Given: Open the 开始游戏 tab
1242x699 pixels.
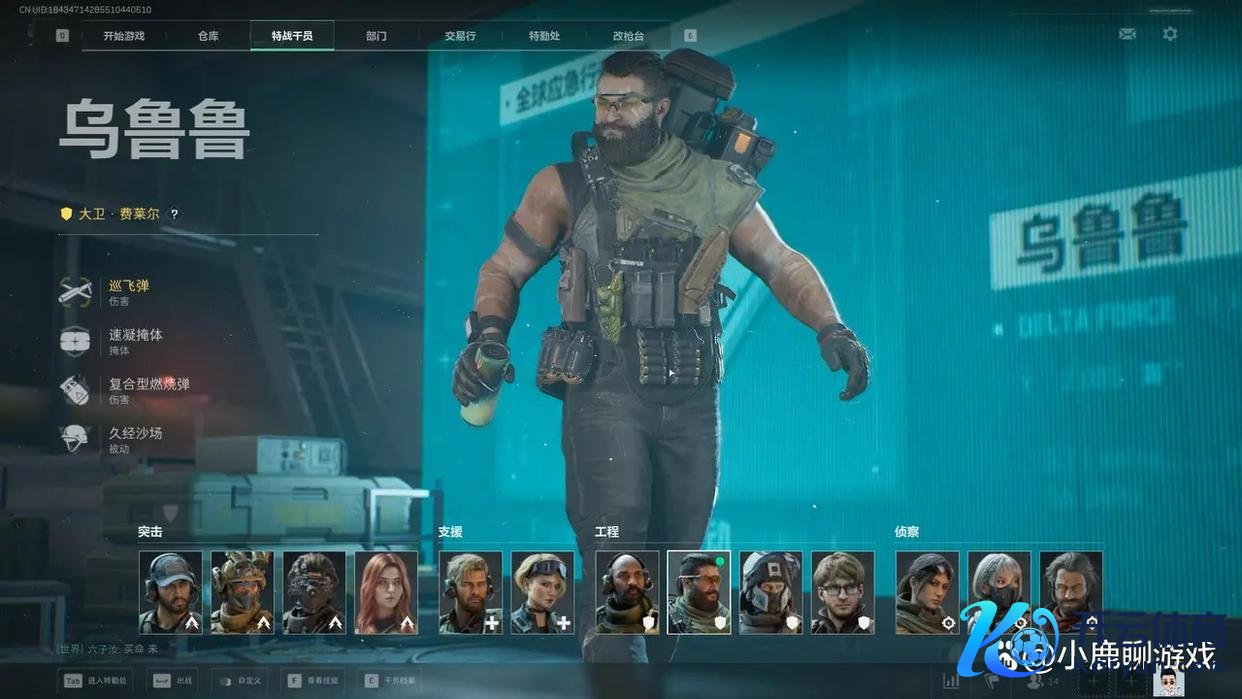Looking at the screenshot, I should [124, 36].
